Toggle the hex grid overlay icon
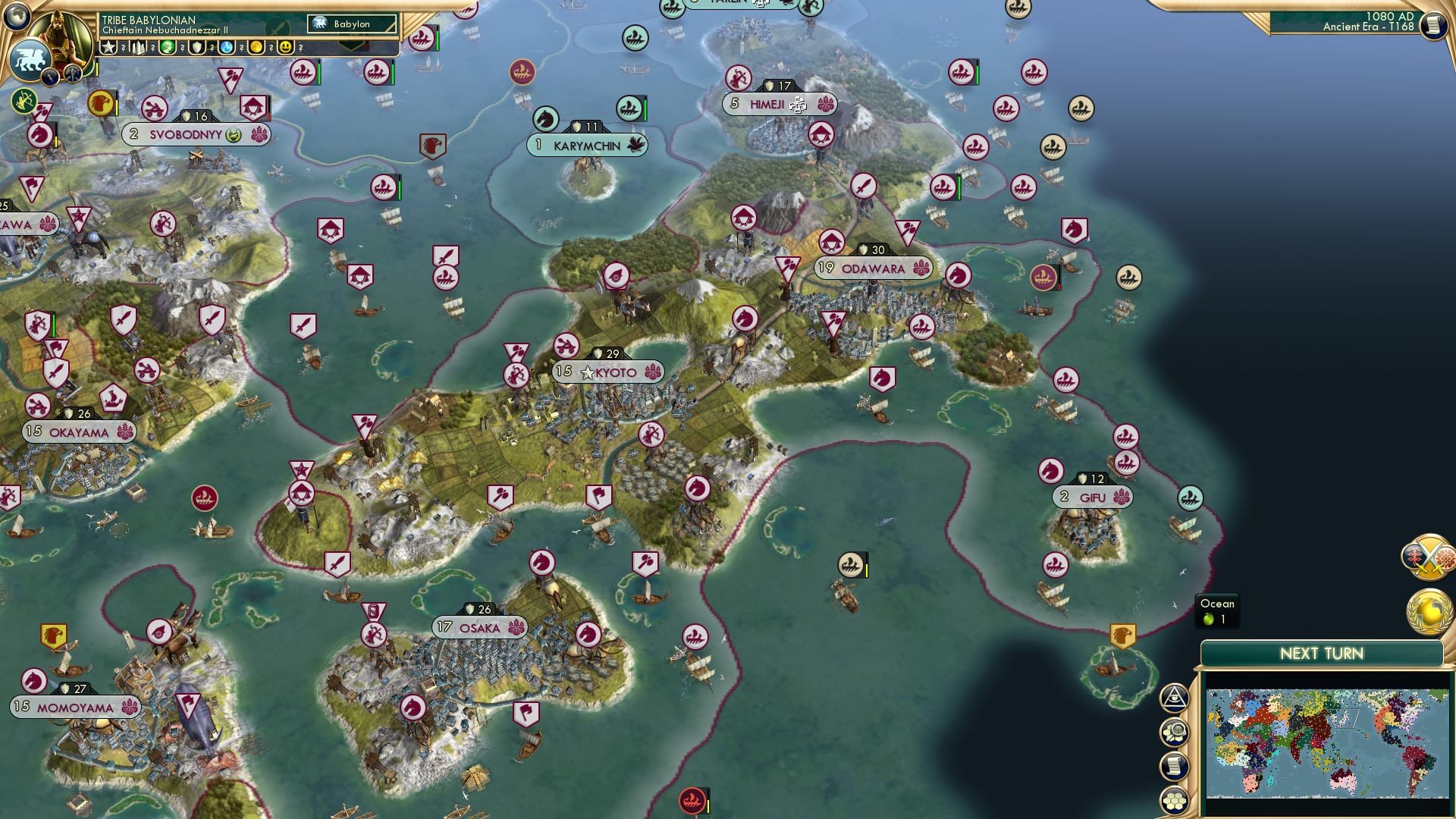Image resolution: width=1456 pixels, height=819 pixels. [1175, 798]
